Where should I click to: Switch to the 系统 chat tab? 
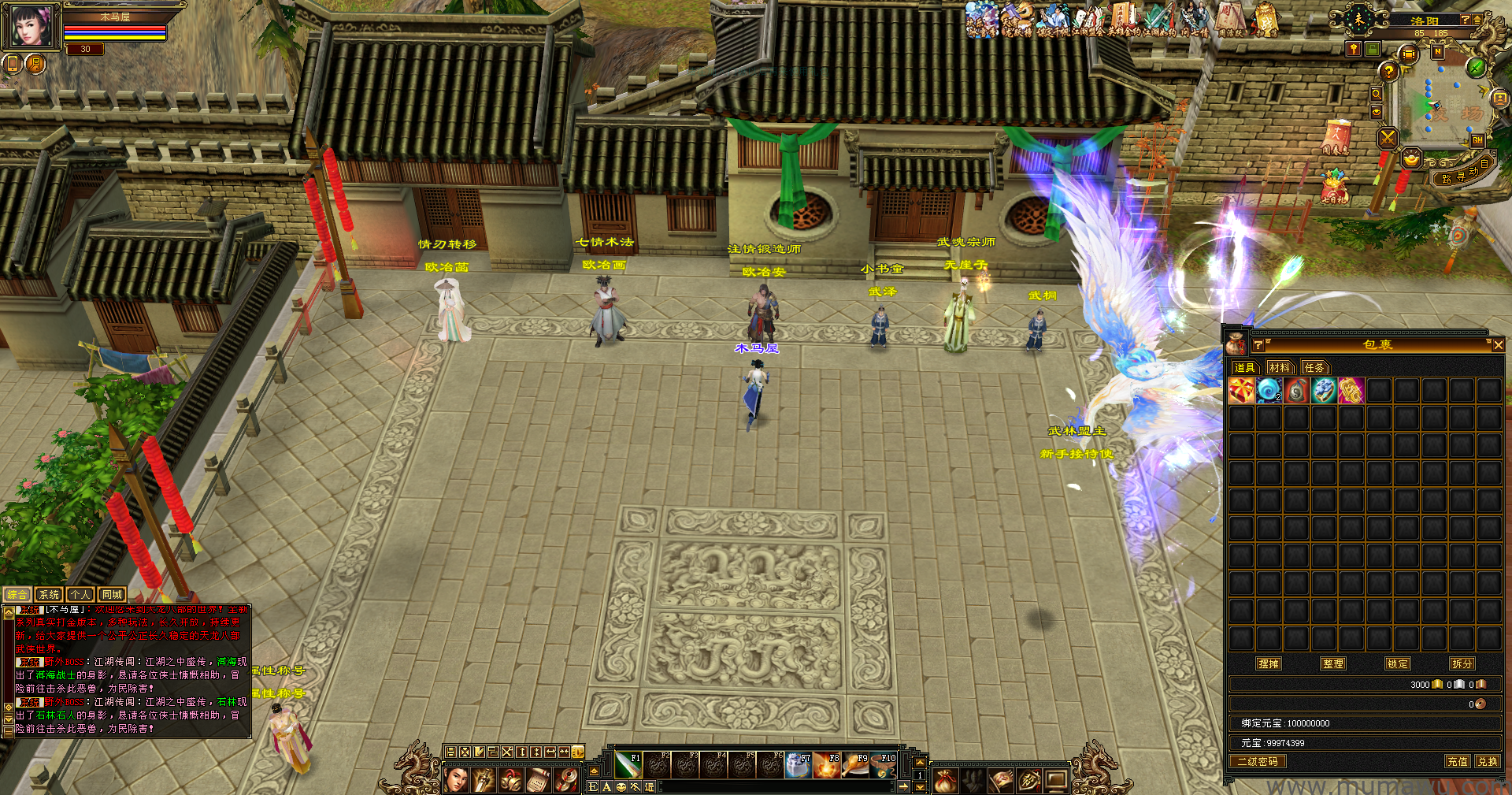(x=49, y=595)
